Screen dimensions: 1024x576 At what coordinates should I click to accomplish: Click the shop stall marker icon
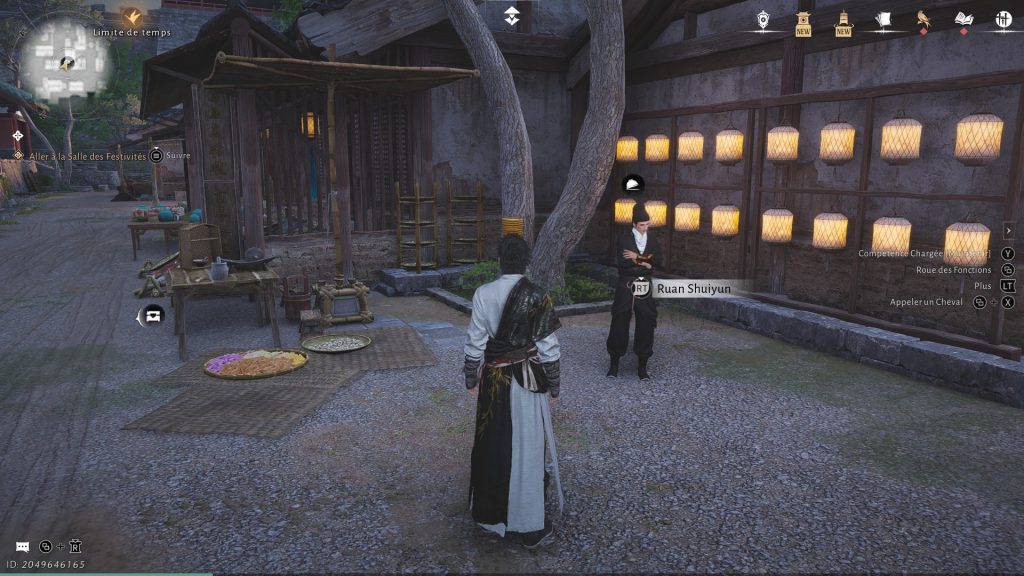[x=152, y=315]
